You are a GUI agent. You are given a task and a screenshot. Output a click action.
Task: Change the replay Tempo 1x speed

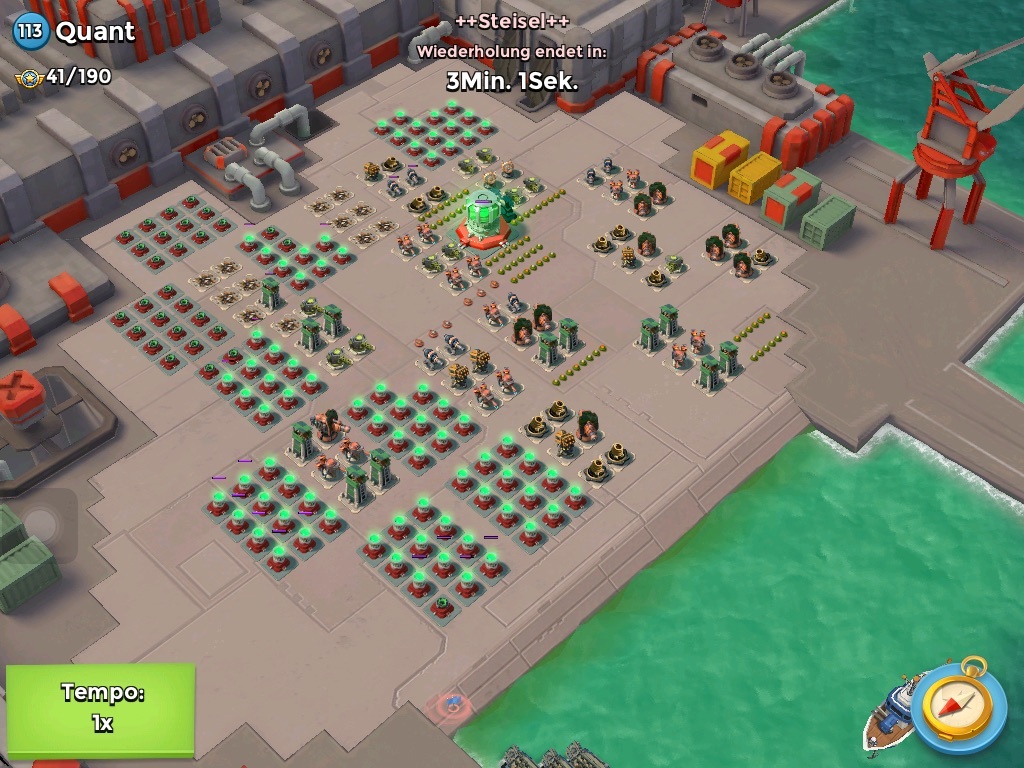100,708
